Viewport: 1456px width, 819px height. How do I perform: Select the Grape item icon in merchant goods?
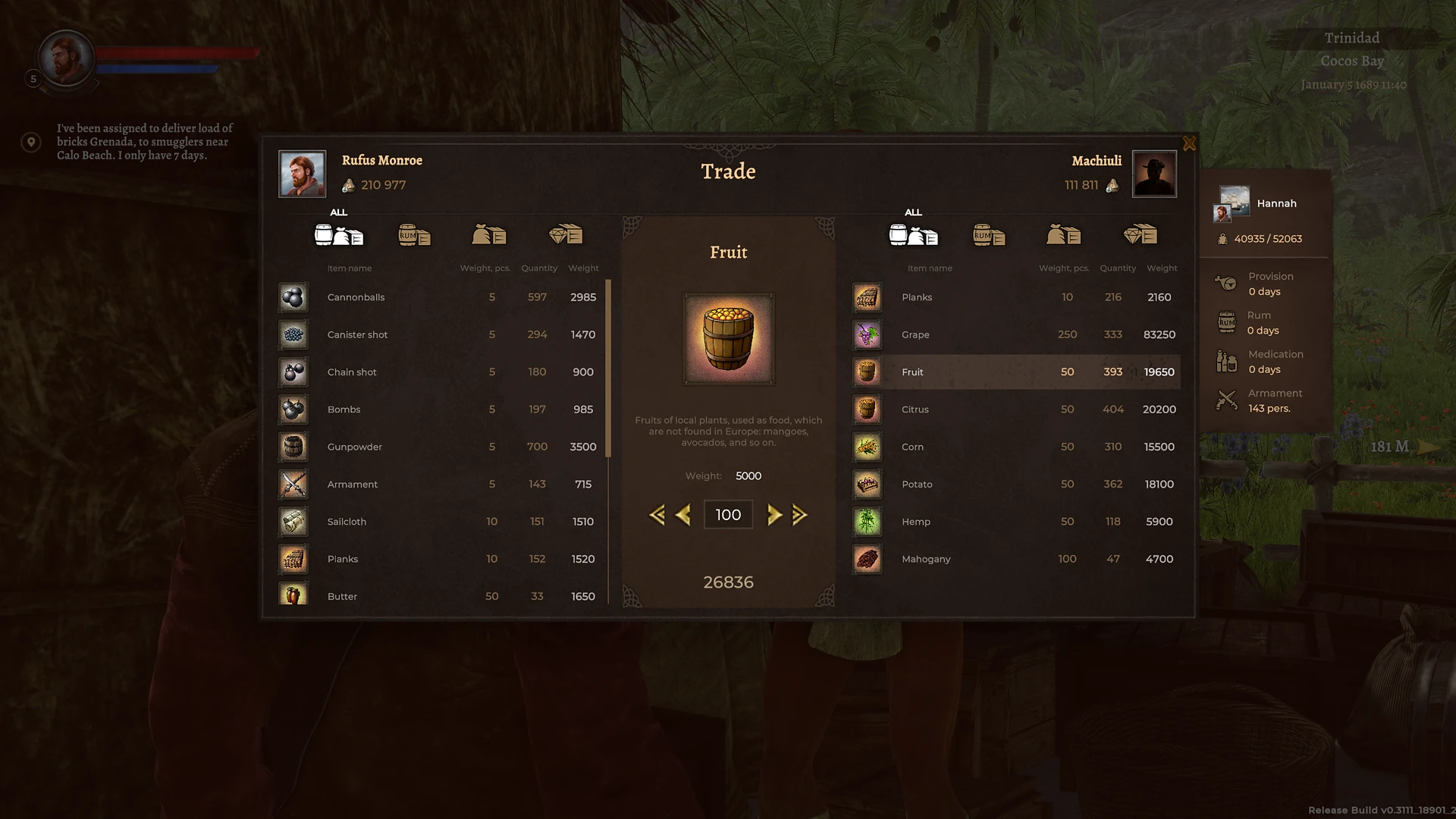(867, 334)
